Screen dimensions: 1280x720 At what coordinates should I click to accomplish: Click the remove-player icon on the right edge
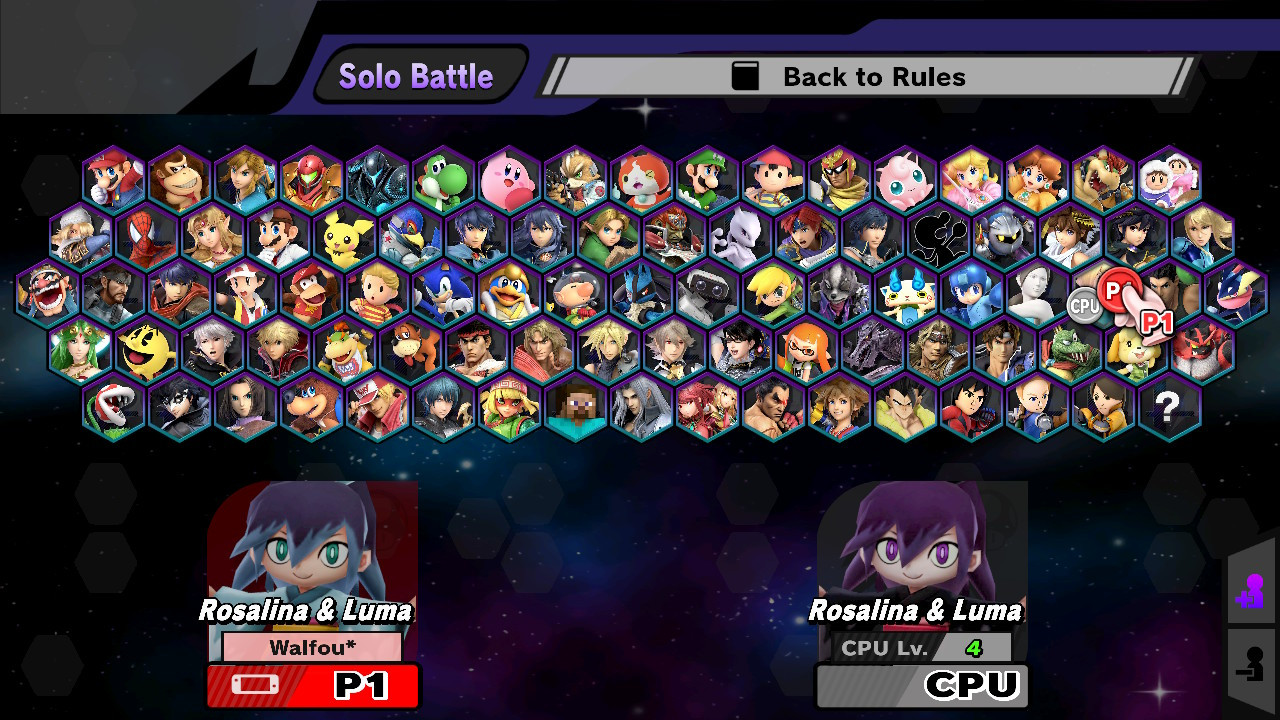pyautogui.click(x=1252, y=665)
